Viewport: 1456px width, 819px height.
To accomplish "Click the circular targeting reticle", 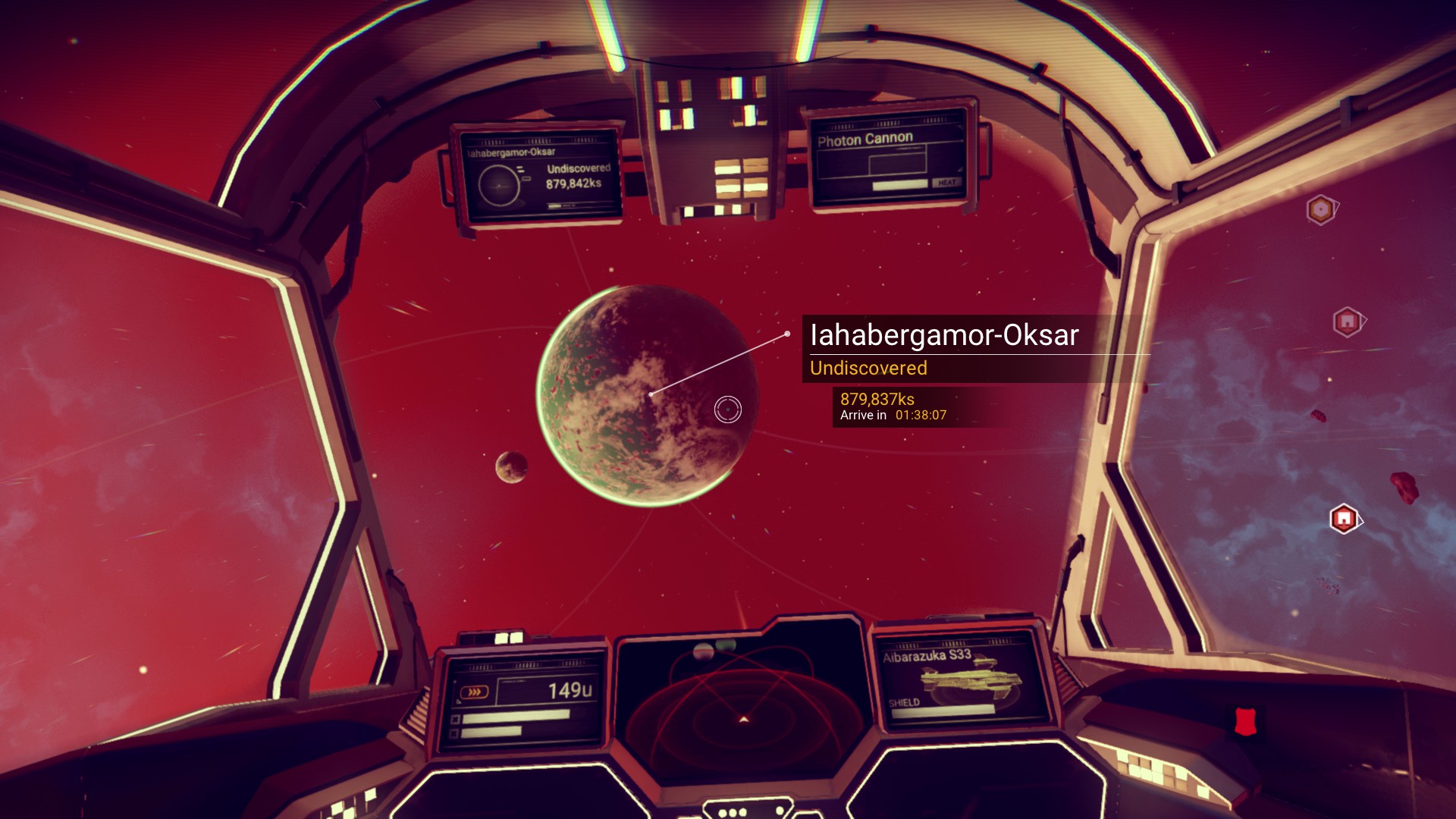I will click(728, 409).
